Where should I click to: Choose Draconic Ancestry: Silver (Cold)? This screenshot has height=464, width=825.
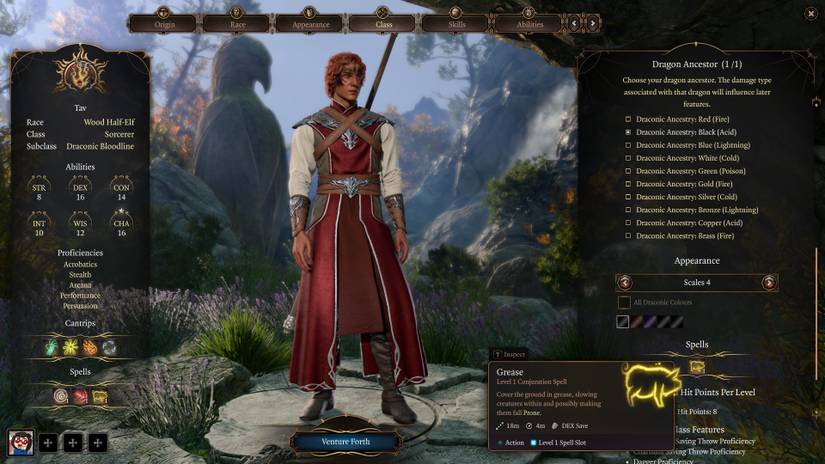click(627, 197)
